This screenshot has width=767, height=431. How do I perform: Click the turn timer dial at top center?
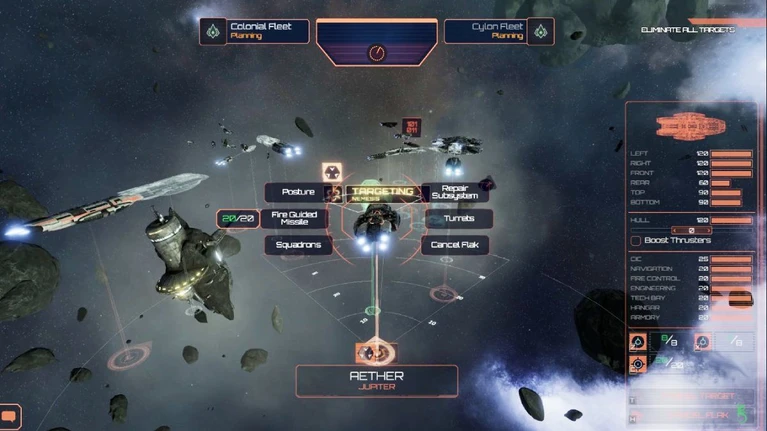(x=377, y=52)
